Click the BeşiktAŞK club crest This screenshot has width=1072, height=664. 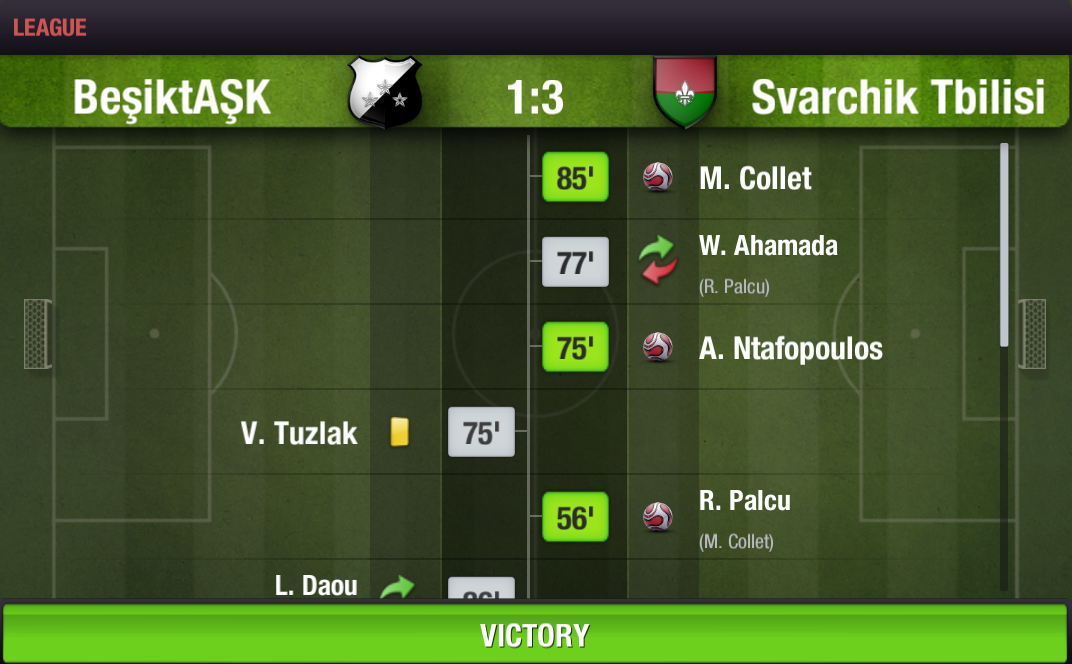click(384, 93)
